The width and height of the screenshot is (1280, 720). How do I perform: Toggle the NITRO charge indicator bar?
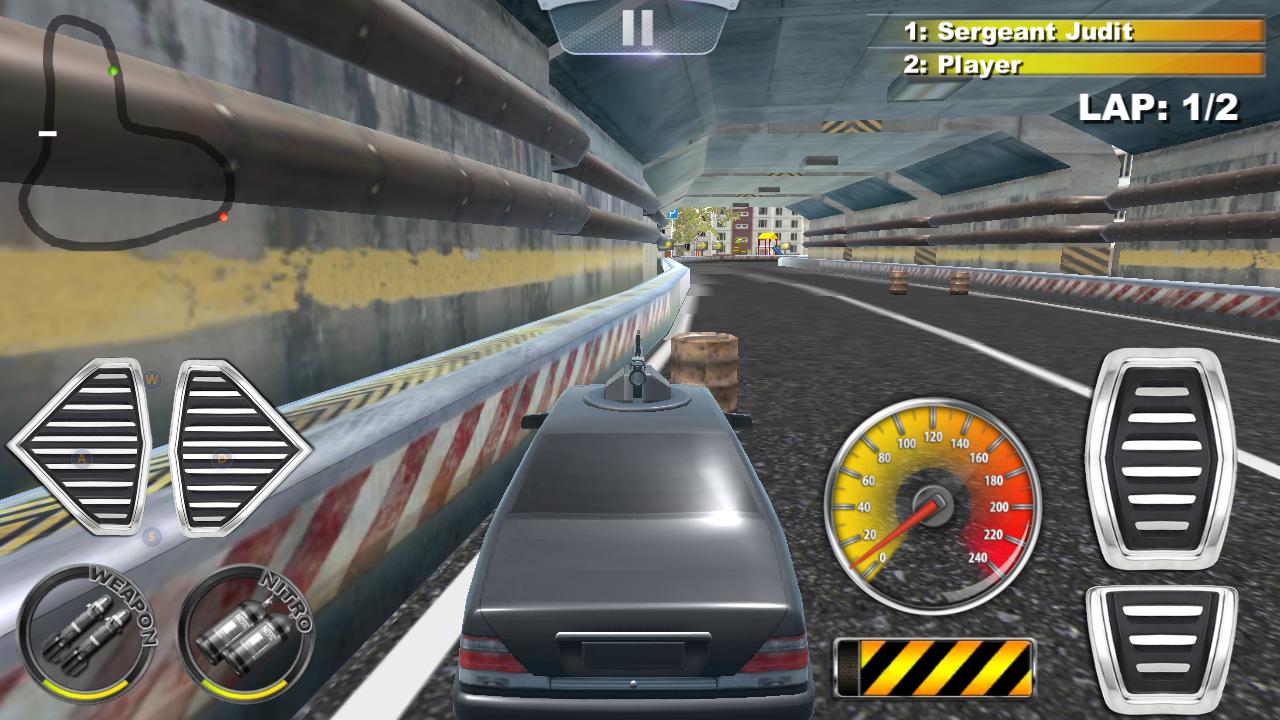[x=243, y=692]
